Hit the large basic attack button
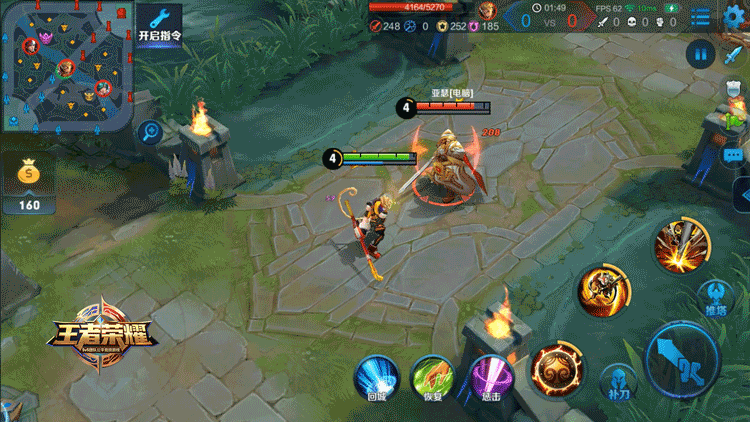This screenshot has width=750, height=422. pos(682,358)
